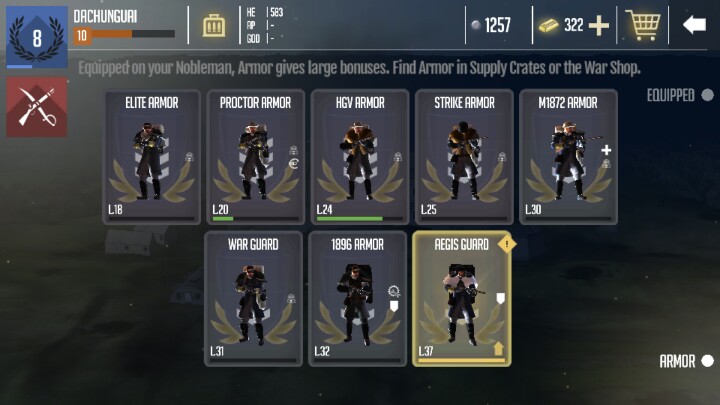Select the Strike Armor card
The width and height of the screenshot is (720, 405).
462,157
